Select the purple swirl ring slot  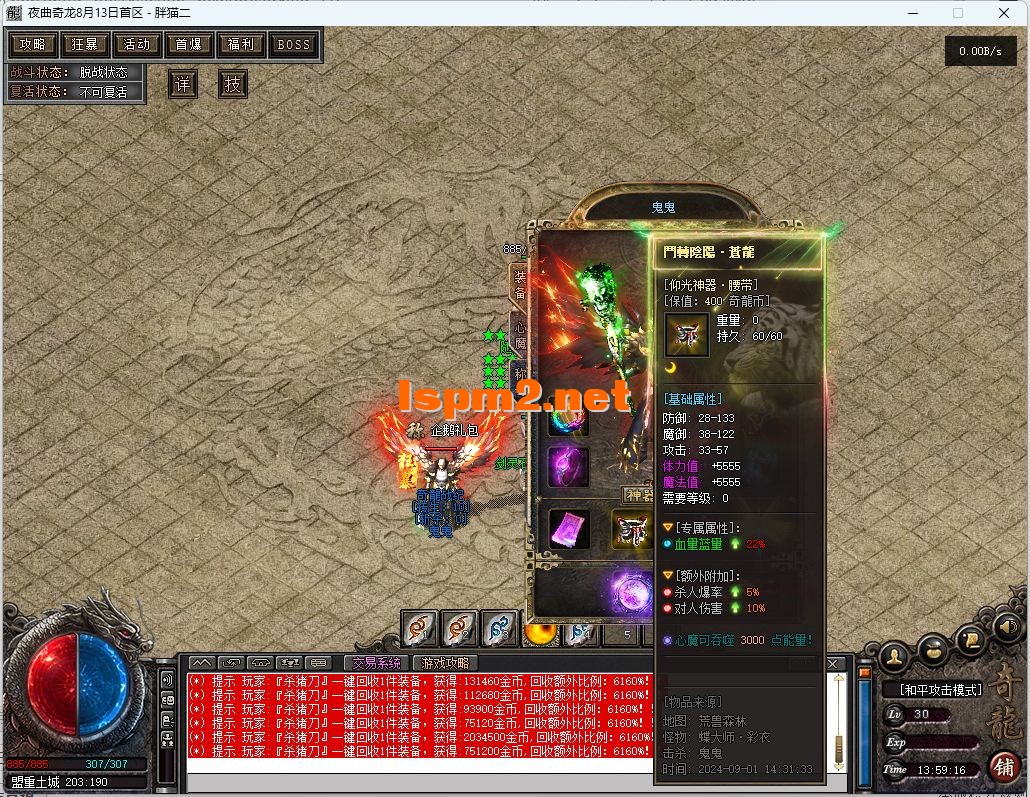tap(568, 467)
